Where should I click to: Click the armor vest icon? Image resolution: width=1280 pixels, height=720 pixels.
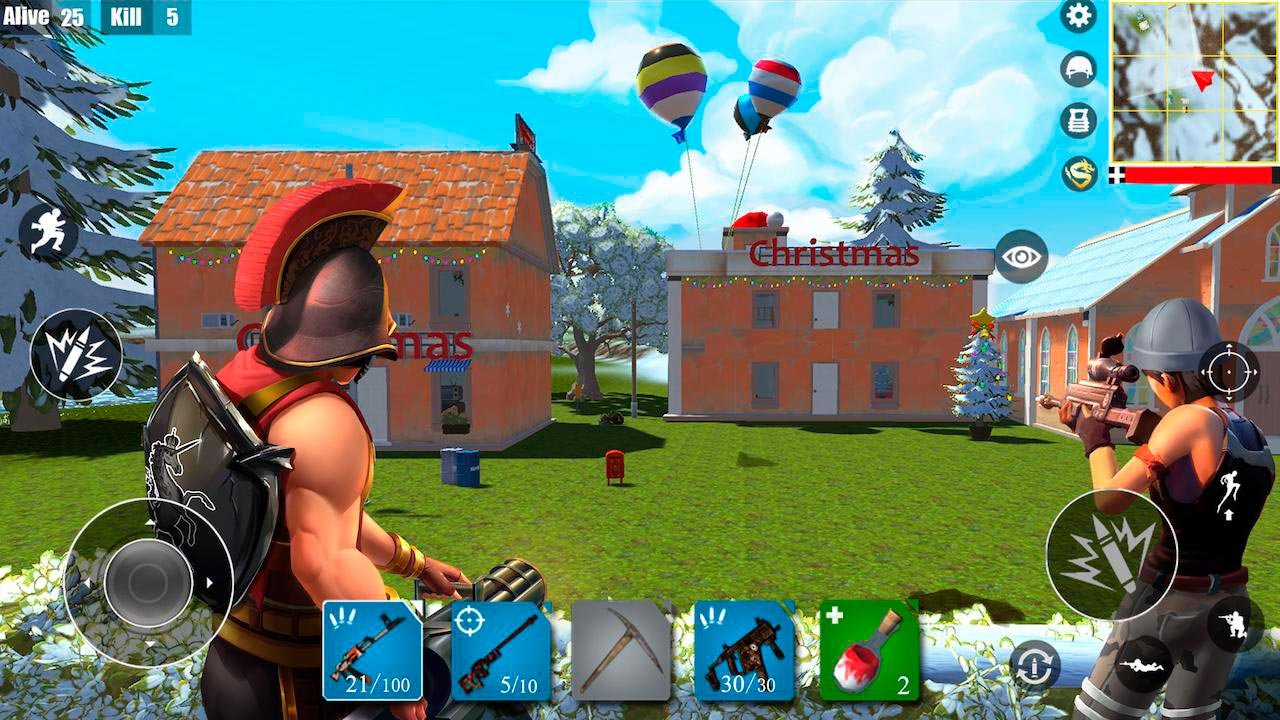[x=1078, y=120]
